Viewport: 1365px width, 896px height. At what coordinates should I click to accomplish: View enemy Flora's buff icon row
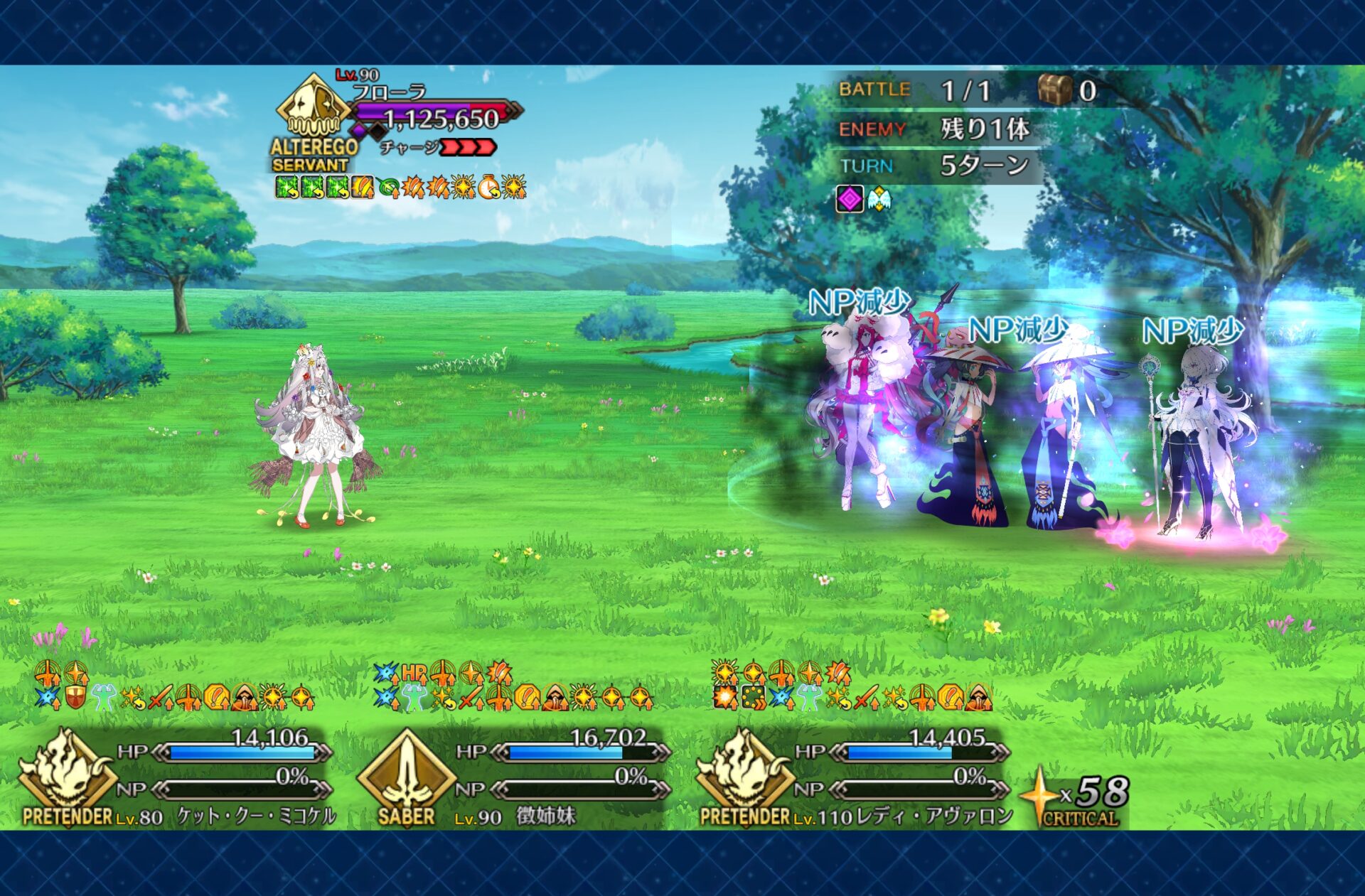[x=400, y=188]
